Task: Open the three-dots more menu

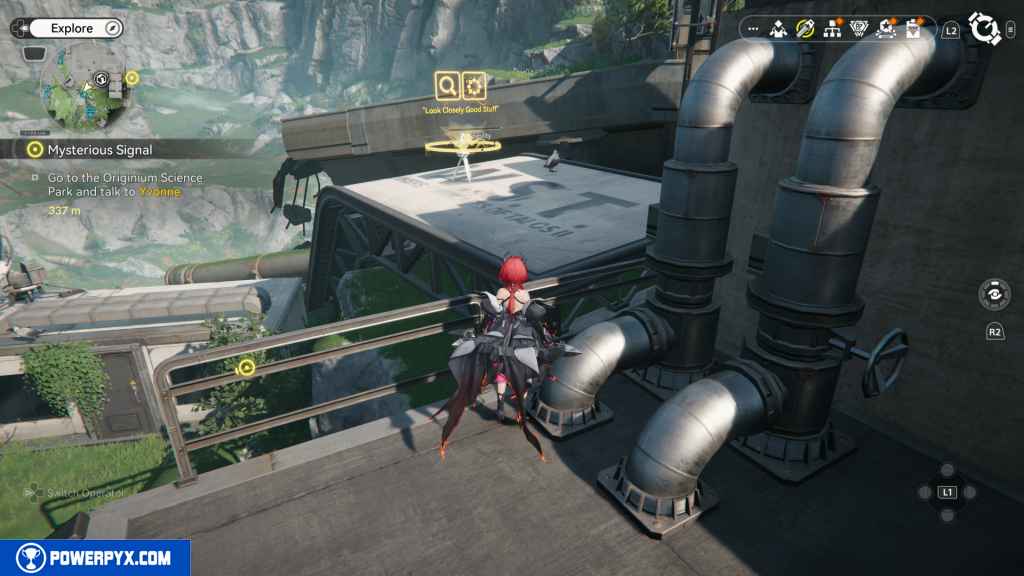Action: pos(753,29)
